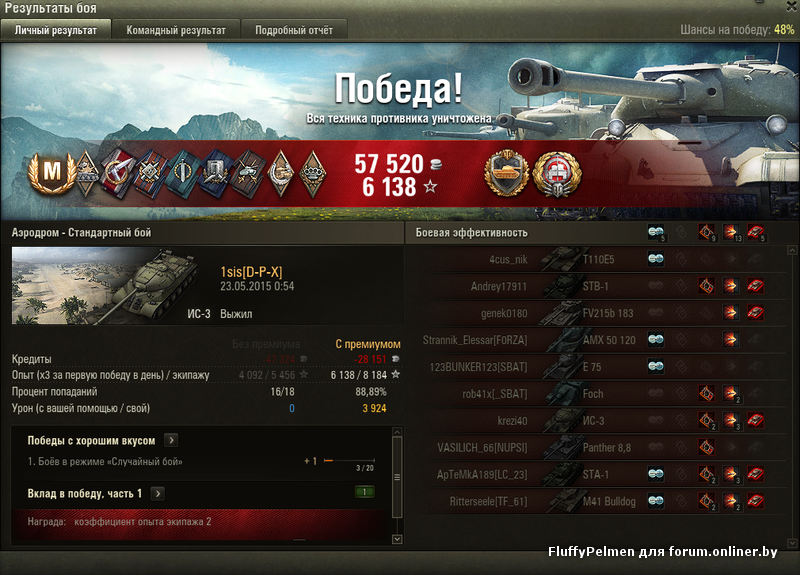Screen dimensions: 800x575
Task: Select the Mastery badge M medal
Action: (x=52, y=173)
